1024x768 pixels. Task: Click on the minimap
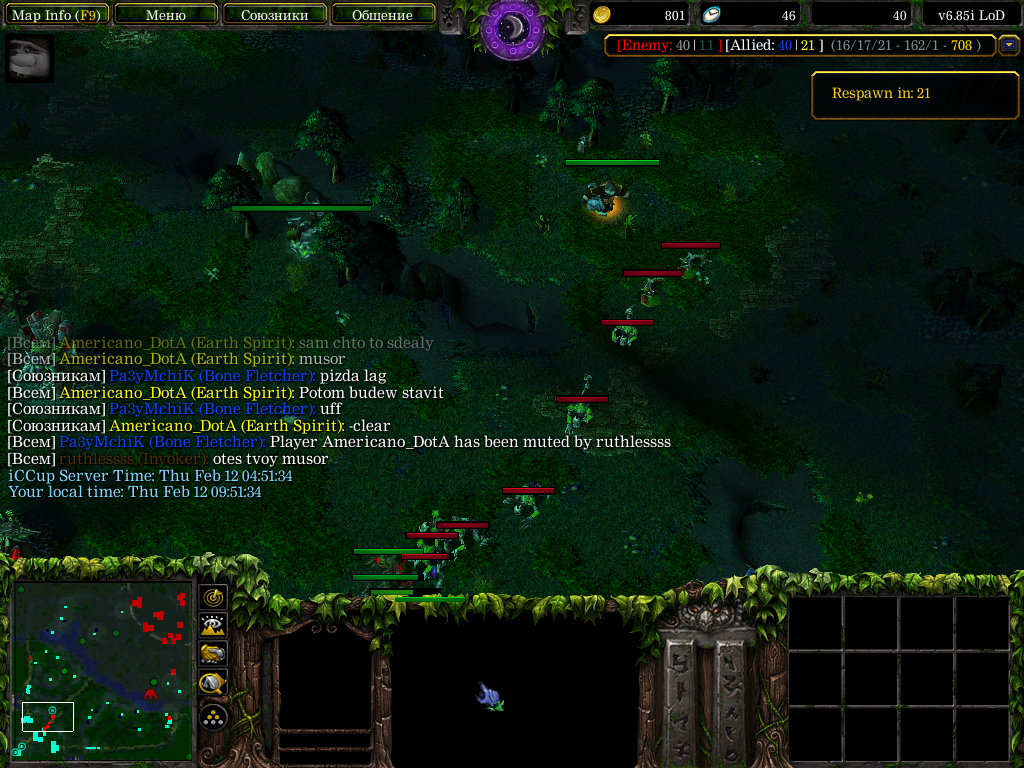pos(103,671)
